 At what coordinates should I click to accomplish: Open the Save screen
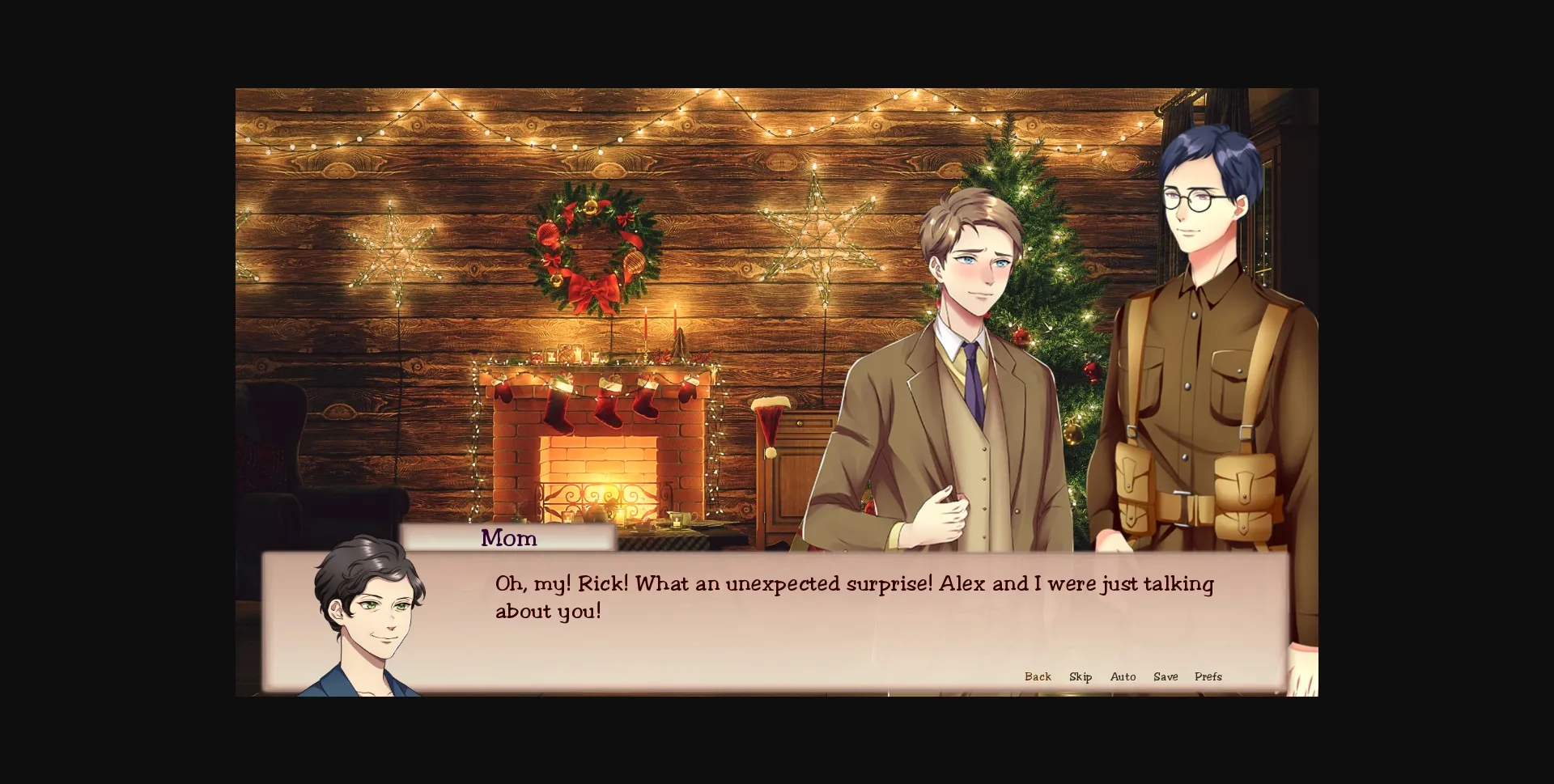[1165, 676]
